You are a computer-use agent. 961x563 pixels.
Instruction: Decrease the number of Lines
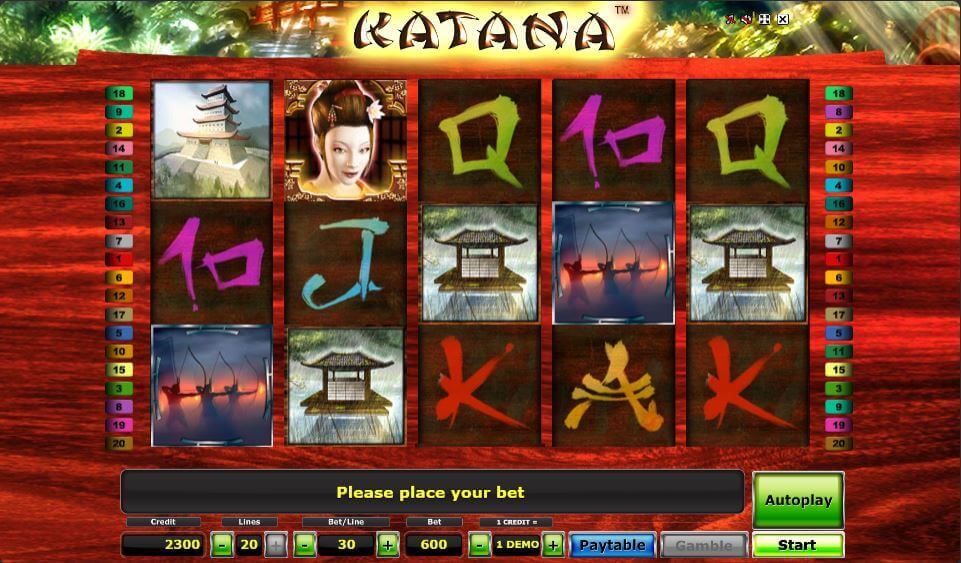pyautogui.click(x=222, y=545)
